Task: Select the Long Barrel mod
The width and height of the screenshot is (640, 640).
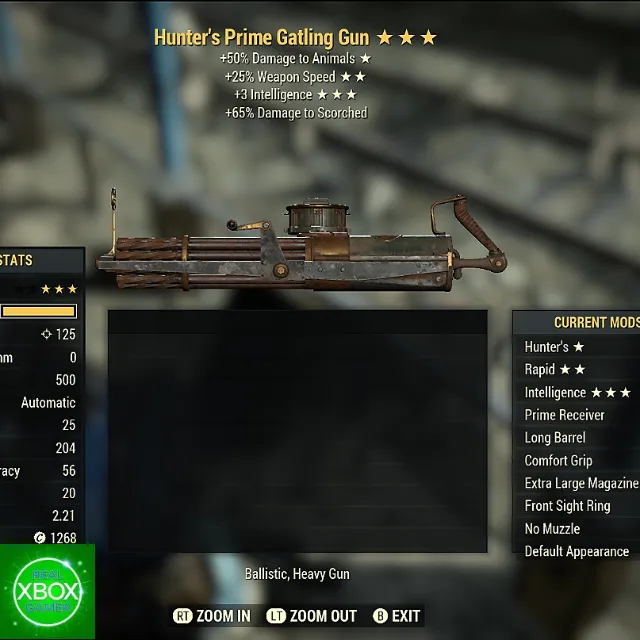Action: (555, 438)
